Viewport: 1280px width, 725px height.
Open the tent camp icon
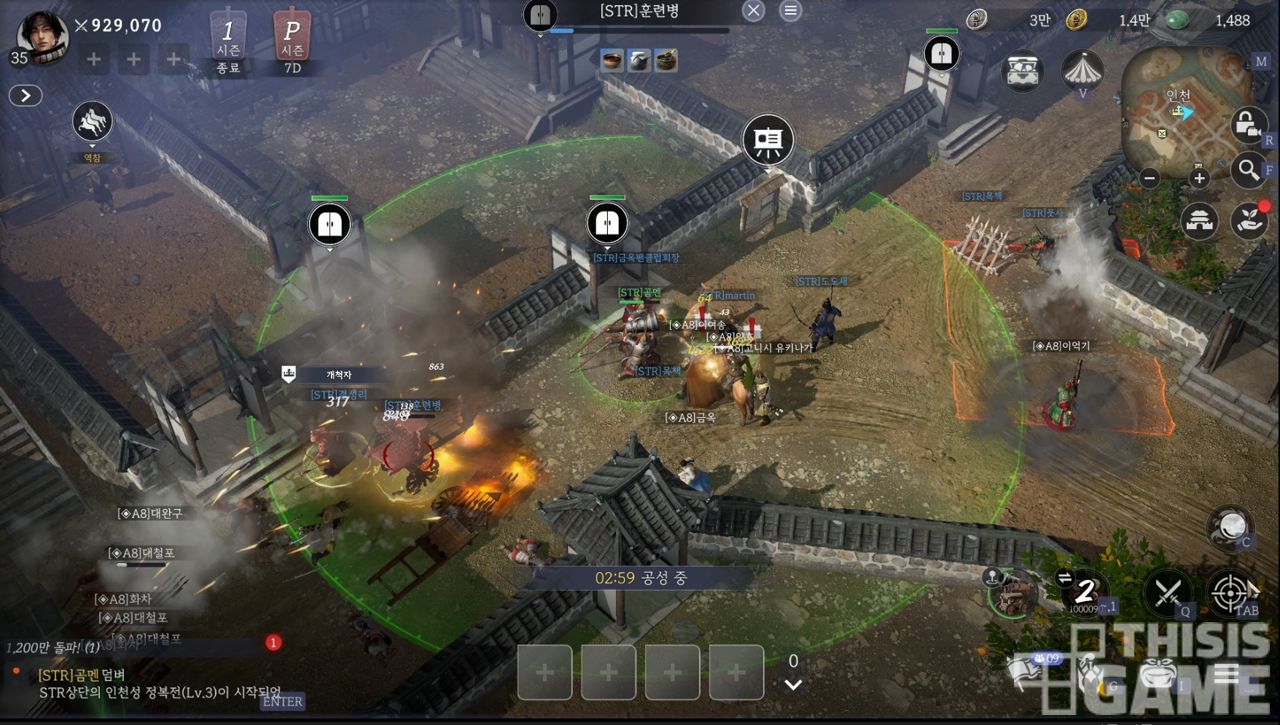[1082, 69]
